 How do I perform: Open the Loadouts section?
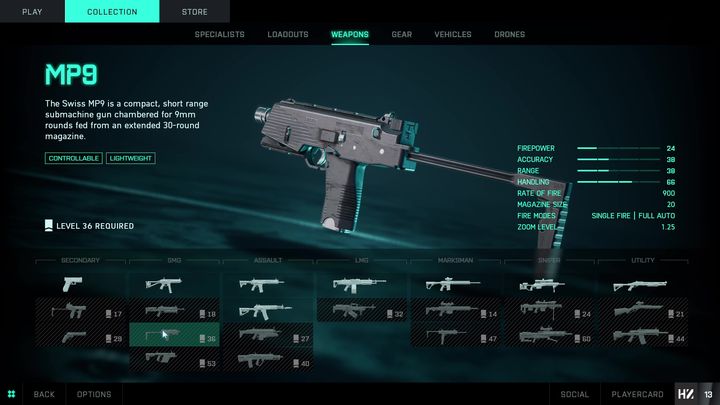point(288,34)
